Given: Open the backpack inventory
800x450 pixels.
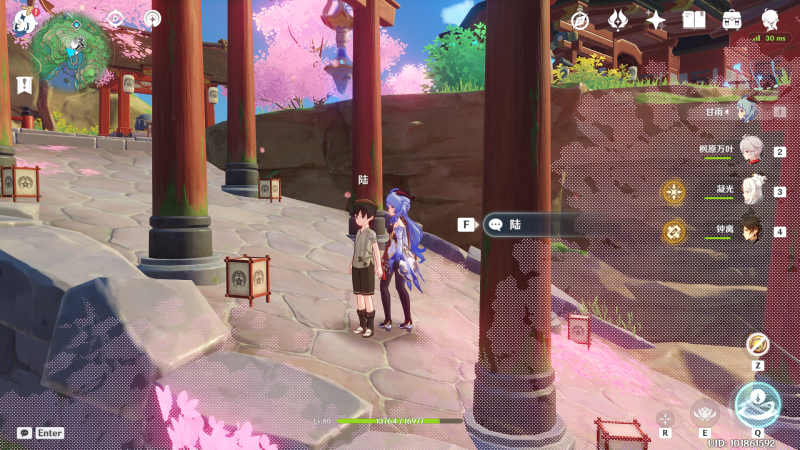Looking at the screenshot, I should [732, 20].
